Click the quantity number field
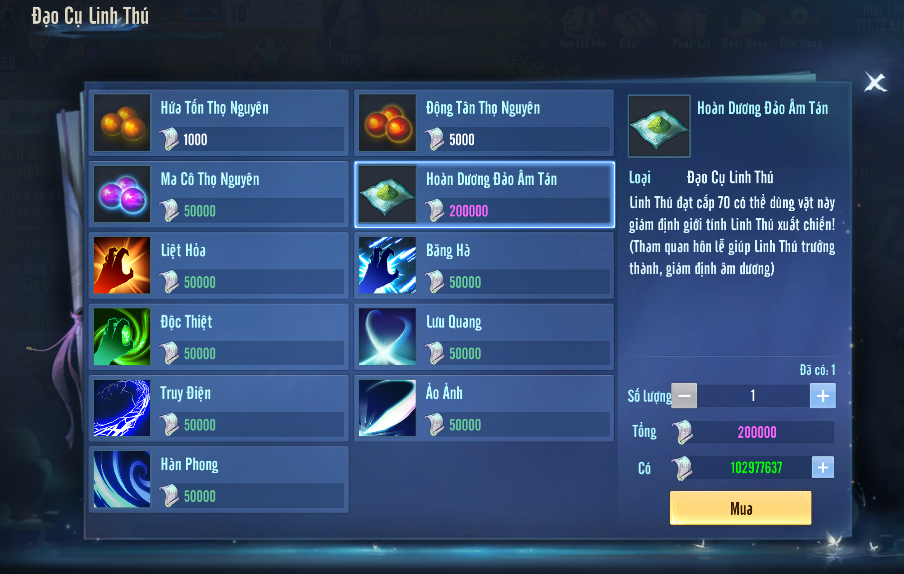 tap(753, 396)
